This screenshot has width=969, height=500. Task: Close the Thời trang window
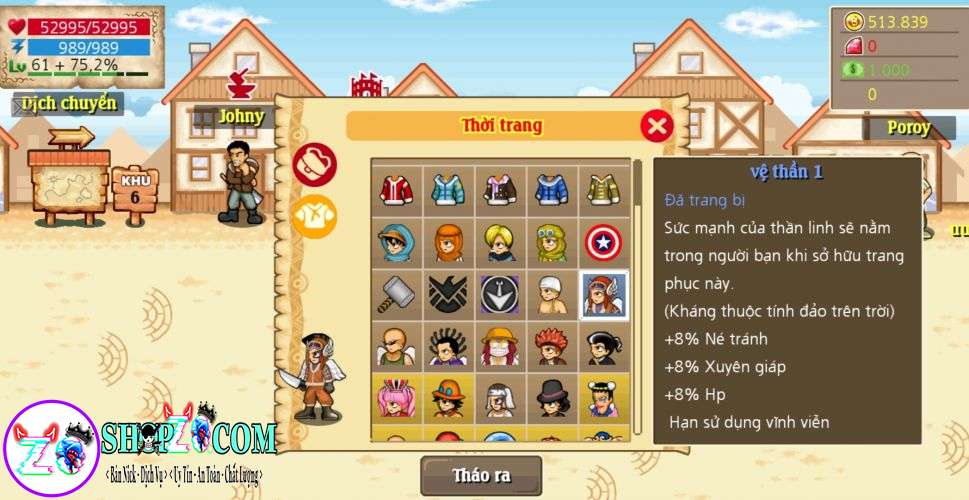[656, 126]
